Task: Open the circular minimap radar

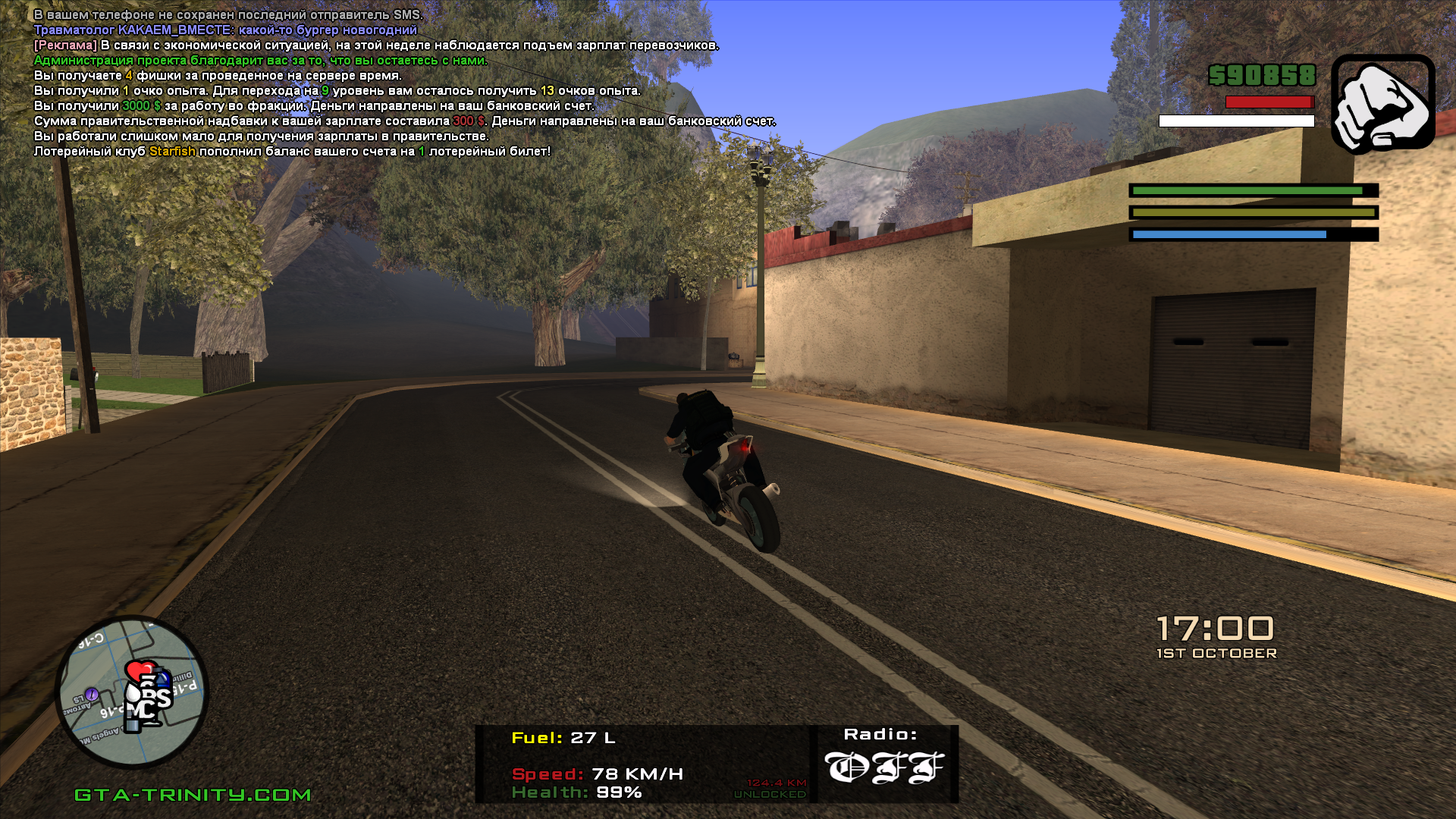Action: tap(132, 692)
